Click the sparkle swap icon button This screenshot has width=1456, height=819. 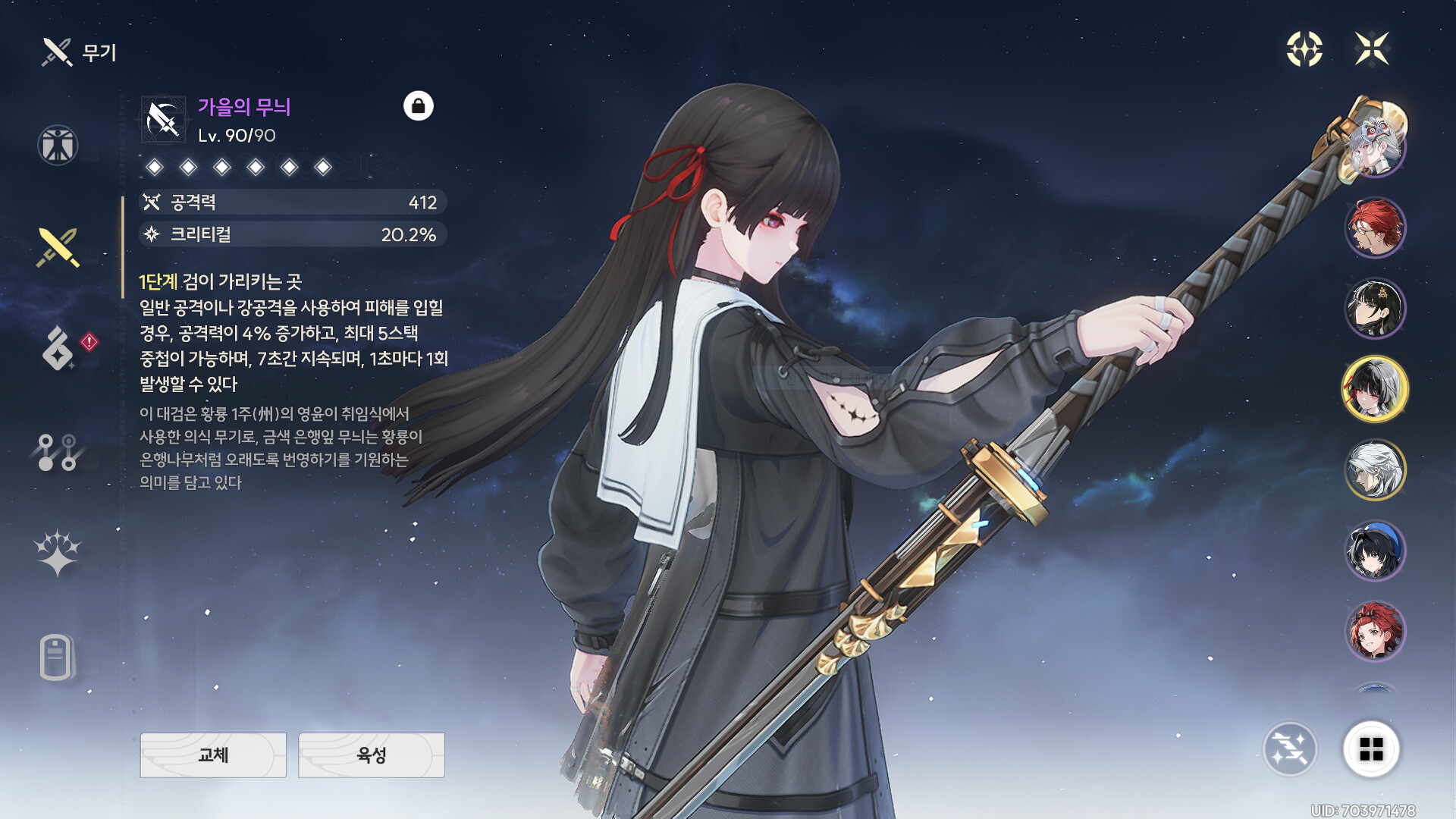[1289, 749]
